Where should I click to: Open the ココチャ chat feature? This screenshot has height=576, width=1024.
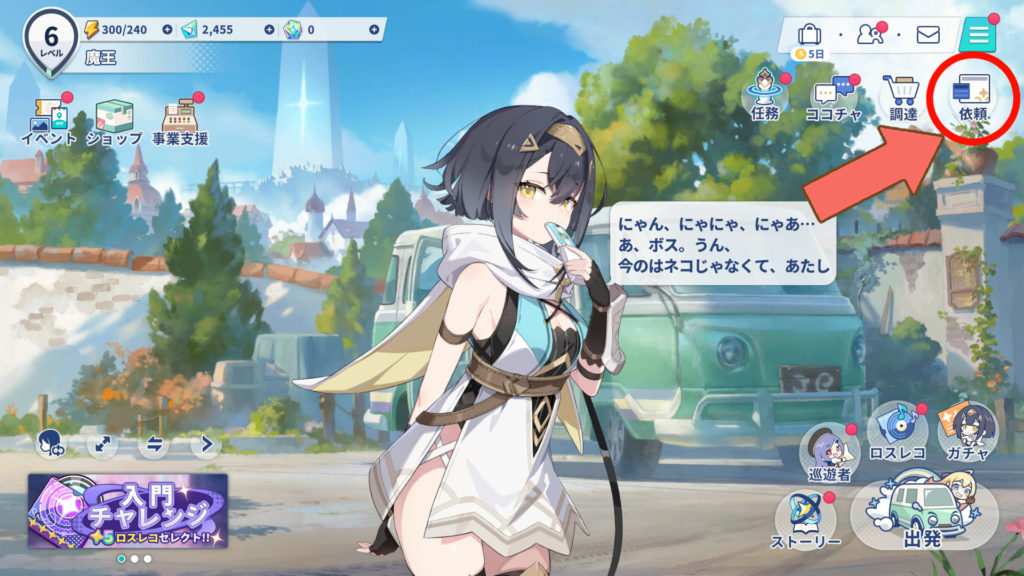(833, 98)
